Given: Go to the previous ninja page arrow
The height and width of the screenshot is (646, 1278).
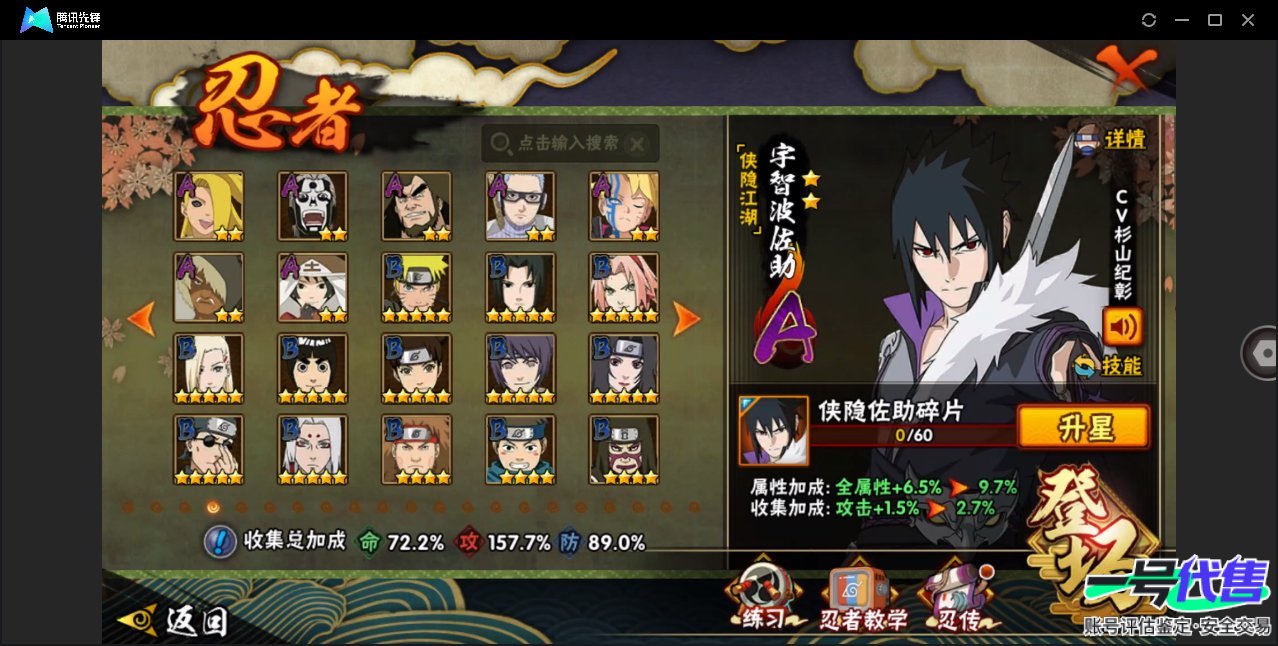Looking at the screenshot, I should click(x=142, y=319).
